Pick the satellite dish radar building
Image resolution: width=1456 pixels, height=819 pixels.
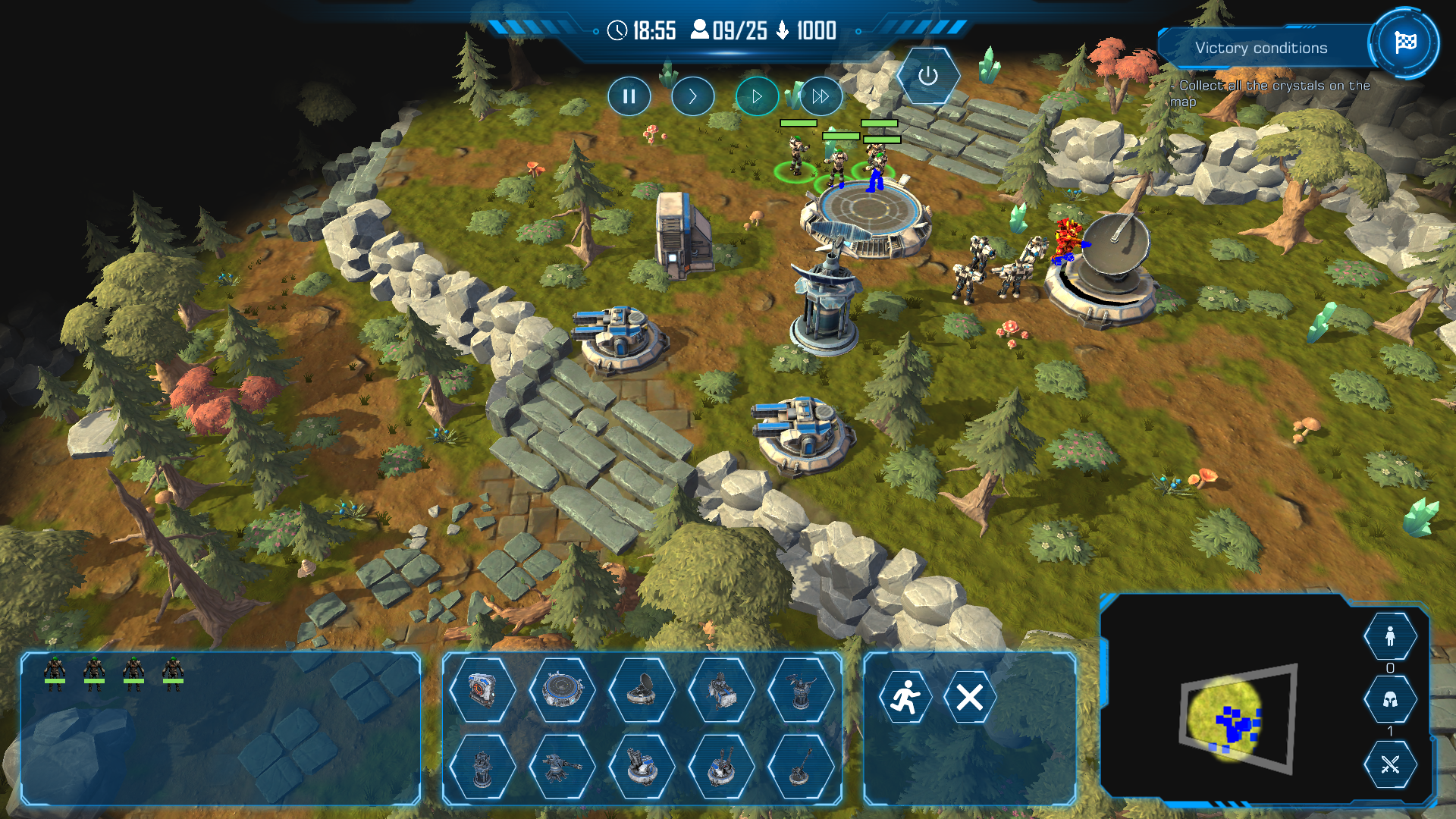click(642, 690)
